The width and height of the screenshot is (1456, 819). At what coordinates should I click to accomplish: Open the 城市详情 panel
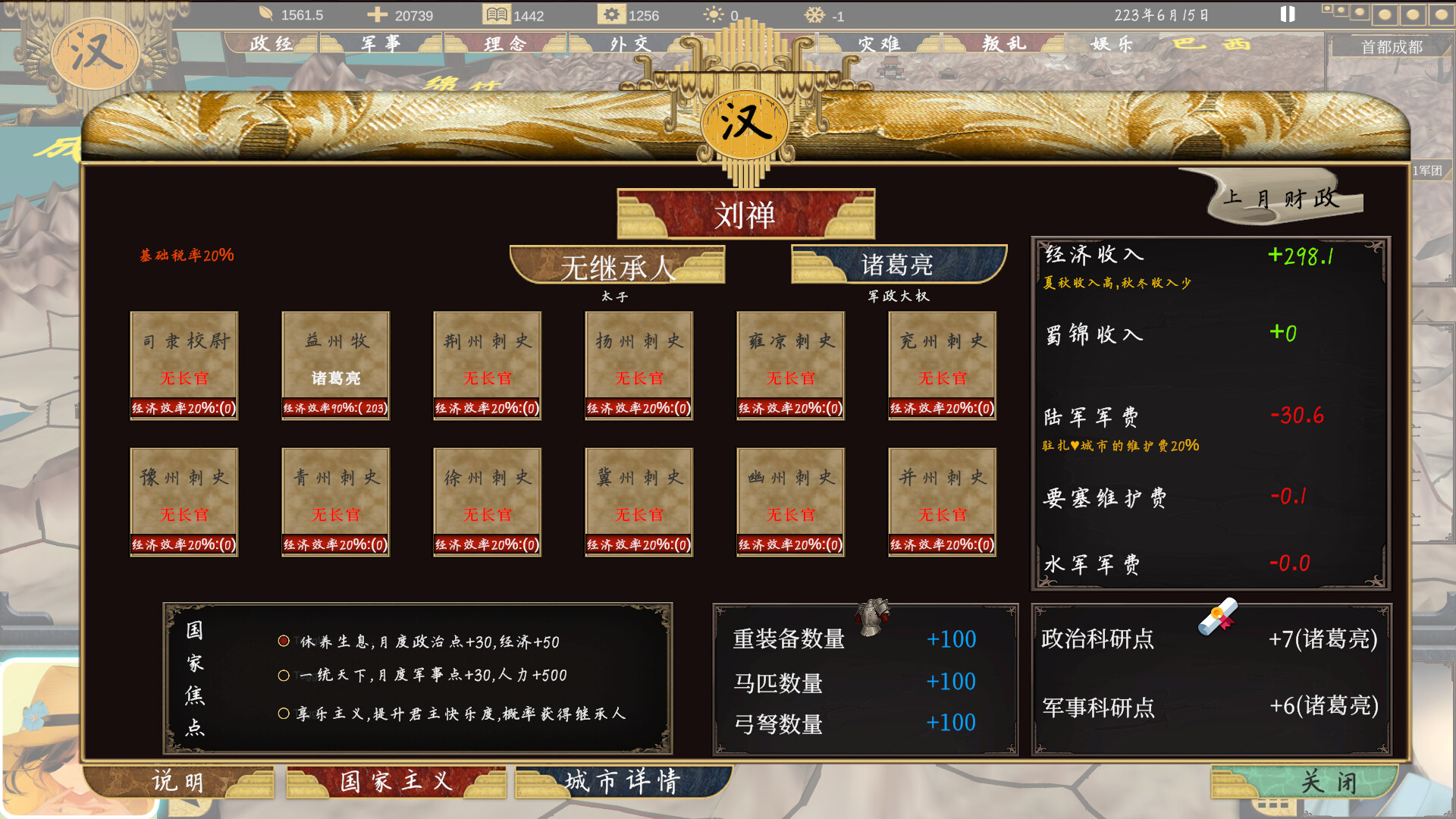622,781
